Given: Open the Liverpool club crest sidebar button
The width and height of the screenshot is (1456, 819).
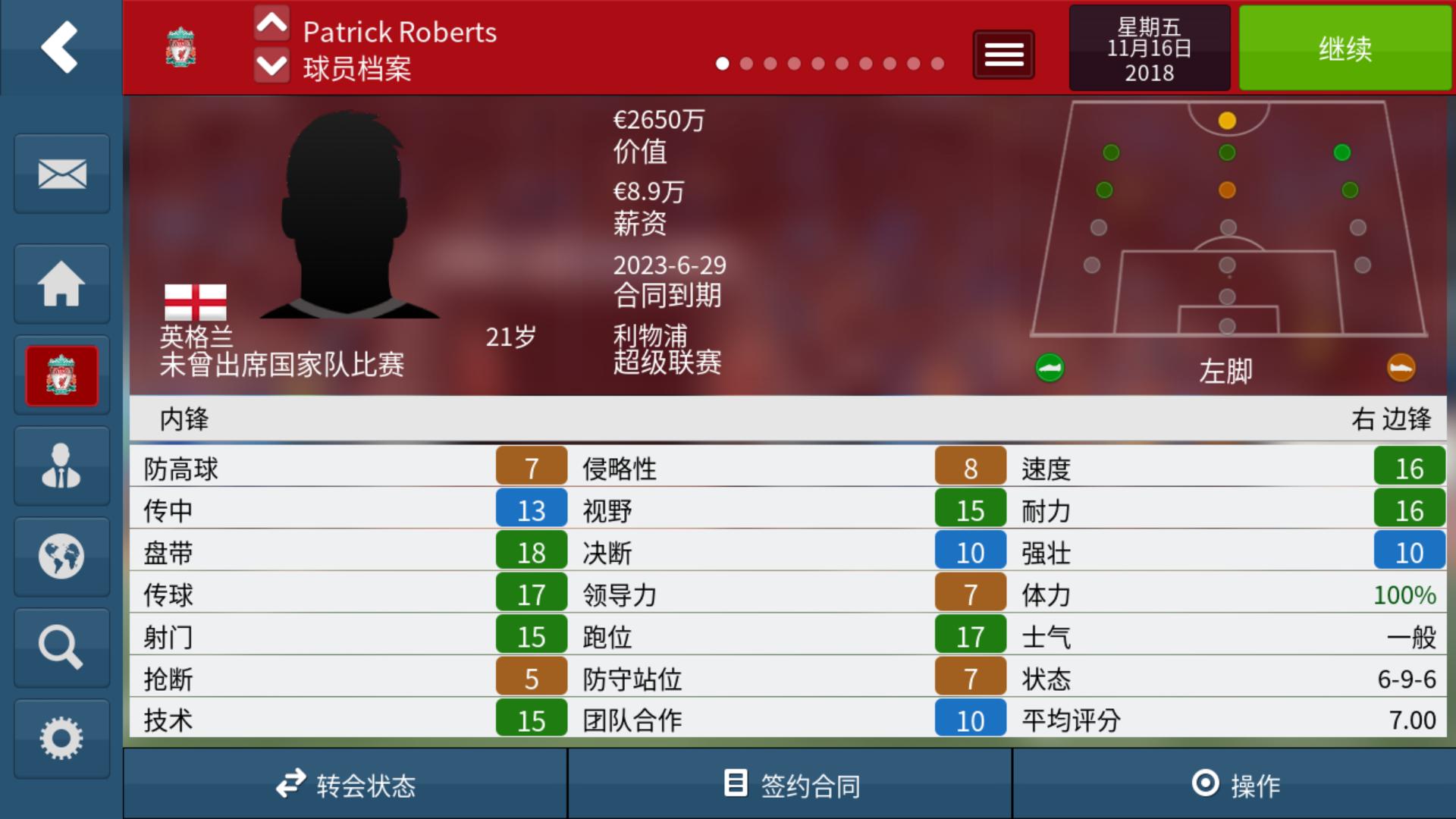Looking at the screenshot, I should point(61,375).
